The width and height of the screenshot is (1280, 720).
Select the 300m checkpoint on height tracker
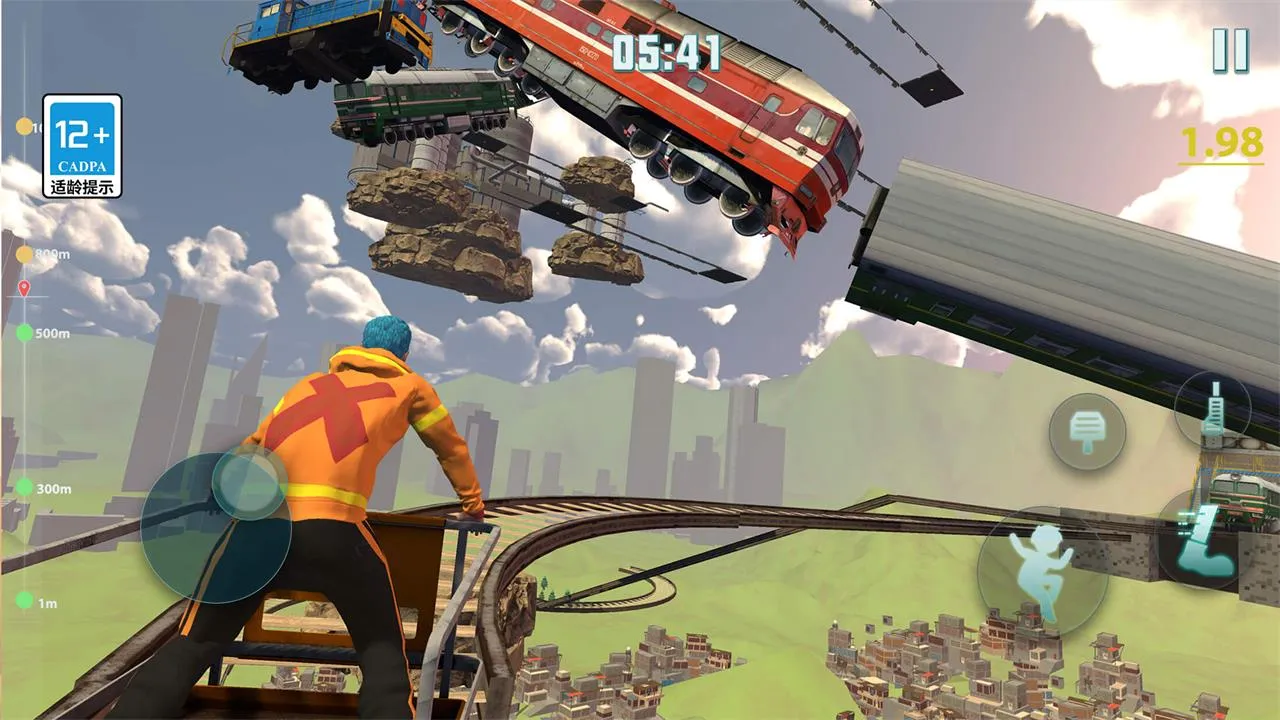coord(24,488)
